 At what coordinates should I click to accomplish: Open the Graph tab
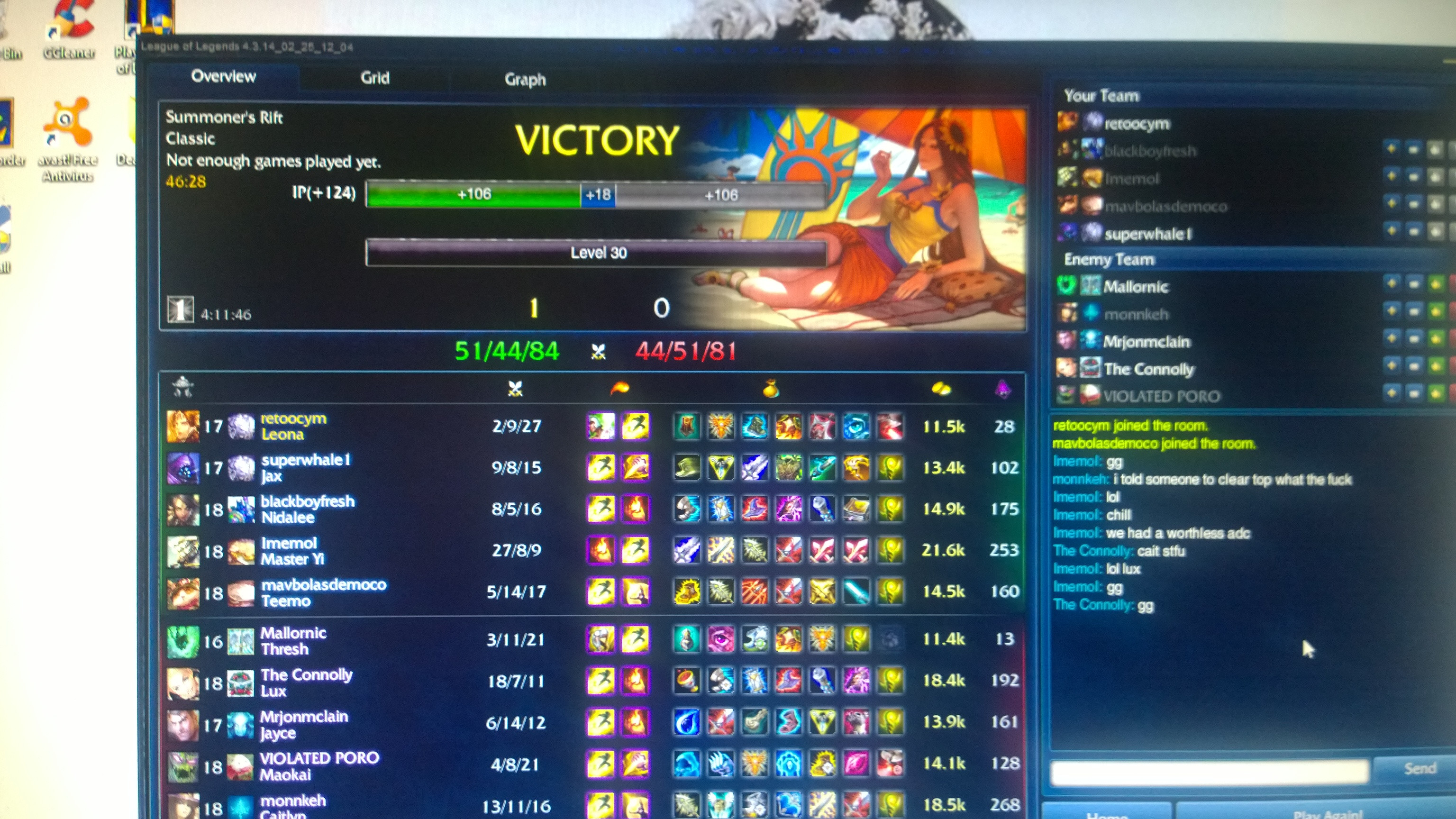click(525, 80)
